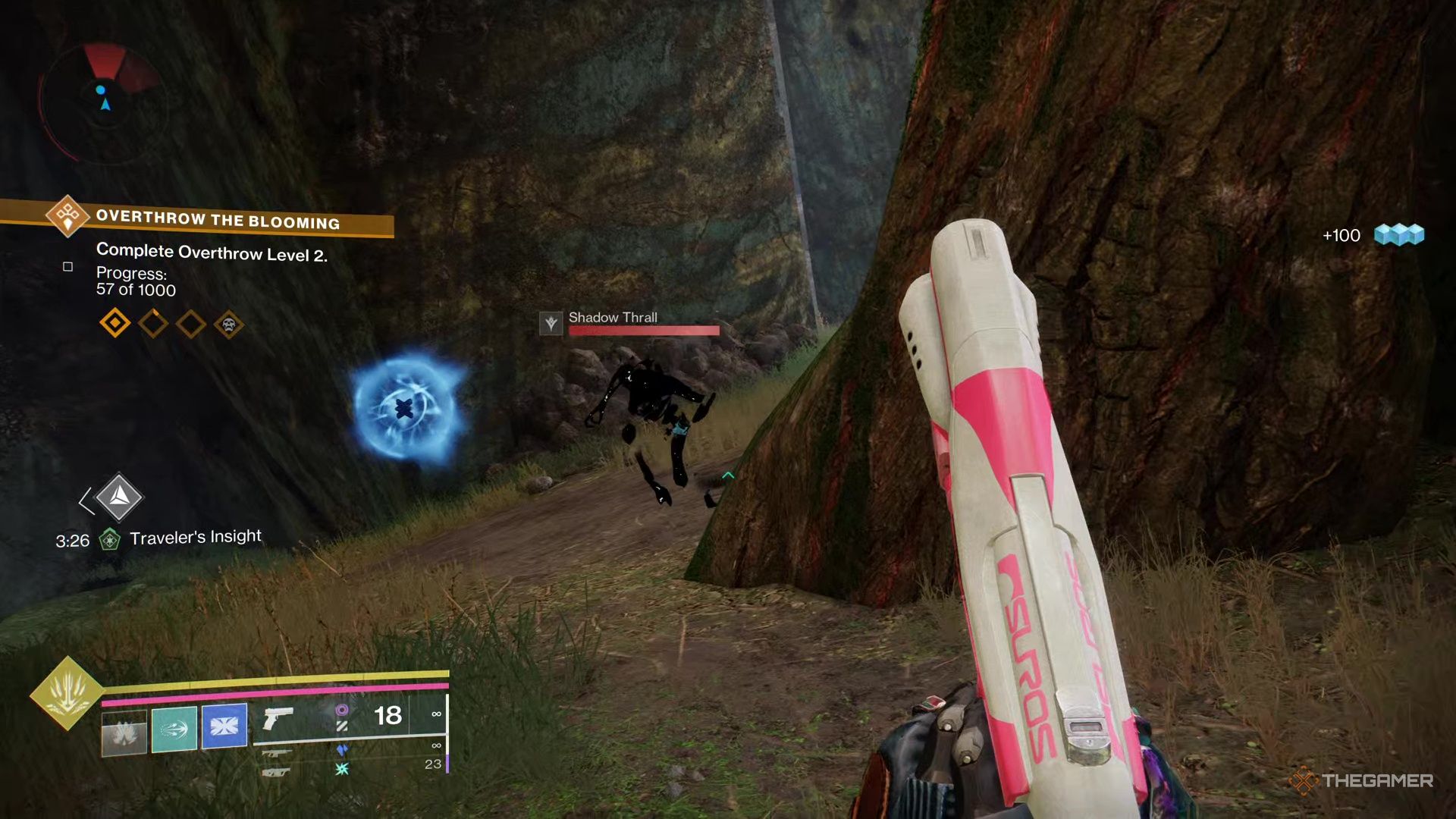The height and width of the screenshot is (819, 1456).
Task: Click the blue class ability icon
Action: coord(226,726)
